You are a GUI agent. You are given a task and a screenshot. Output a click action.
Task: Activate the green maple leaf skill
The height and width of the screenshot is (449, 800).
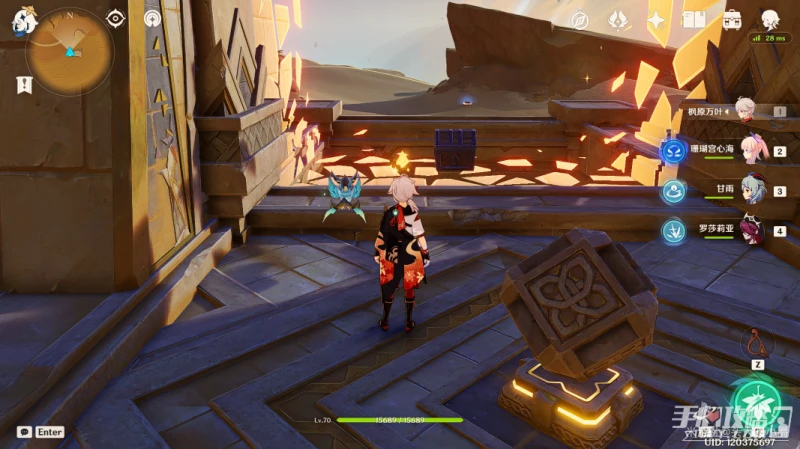[757, 407]
